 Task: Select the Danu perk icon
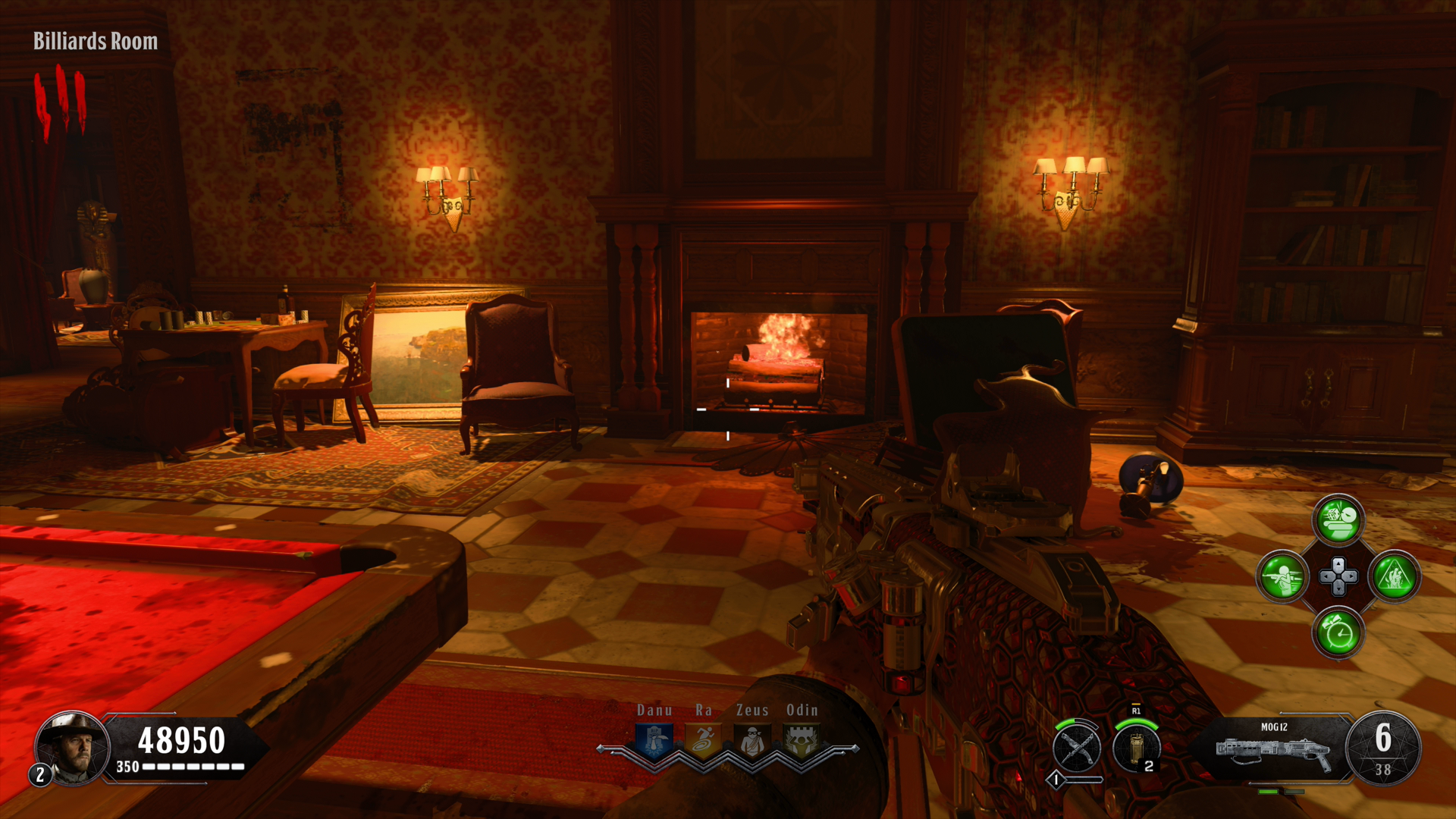[x=654, y=741]
